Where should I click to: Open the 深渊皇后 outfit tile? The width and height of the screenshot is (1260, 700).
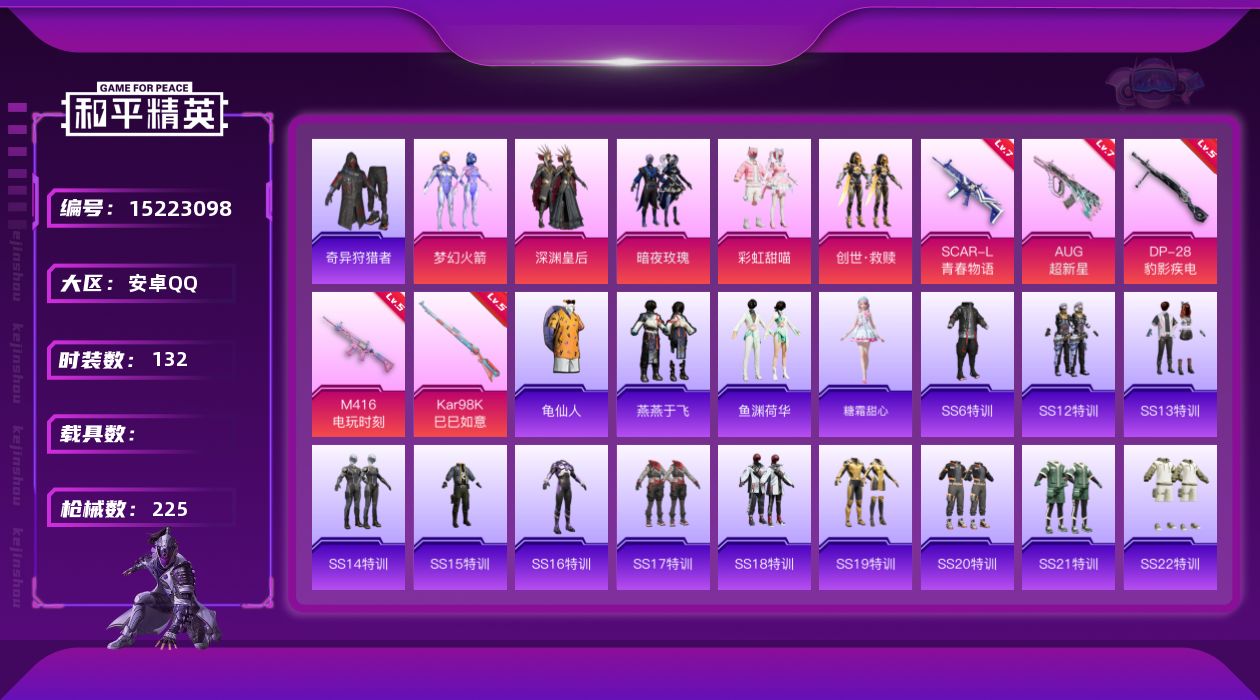(561, 211)
